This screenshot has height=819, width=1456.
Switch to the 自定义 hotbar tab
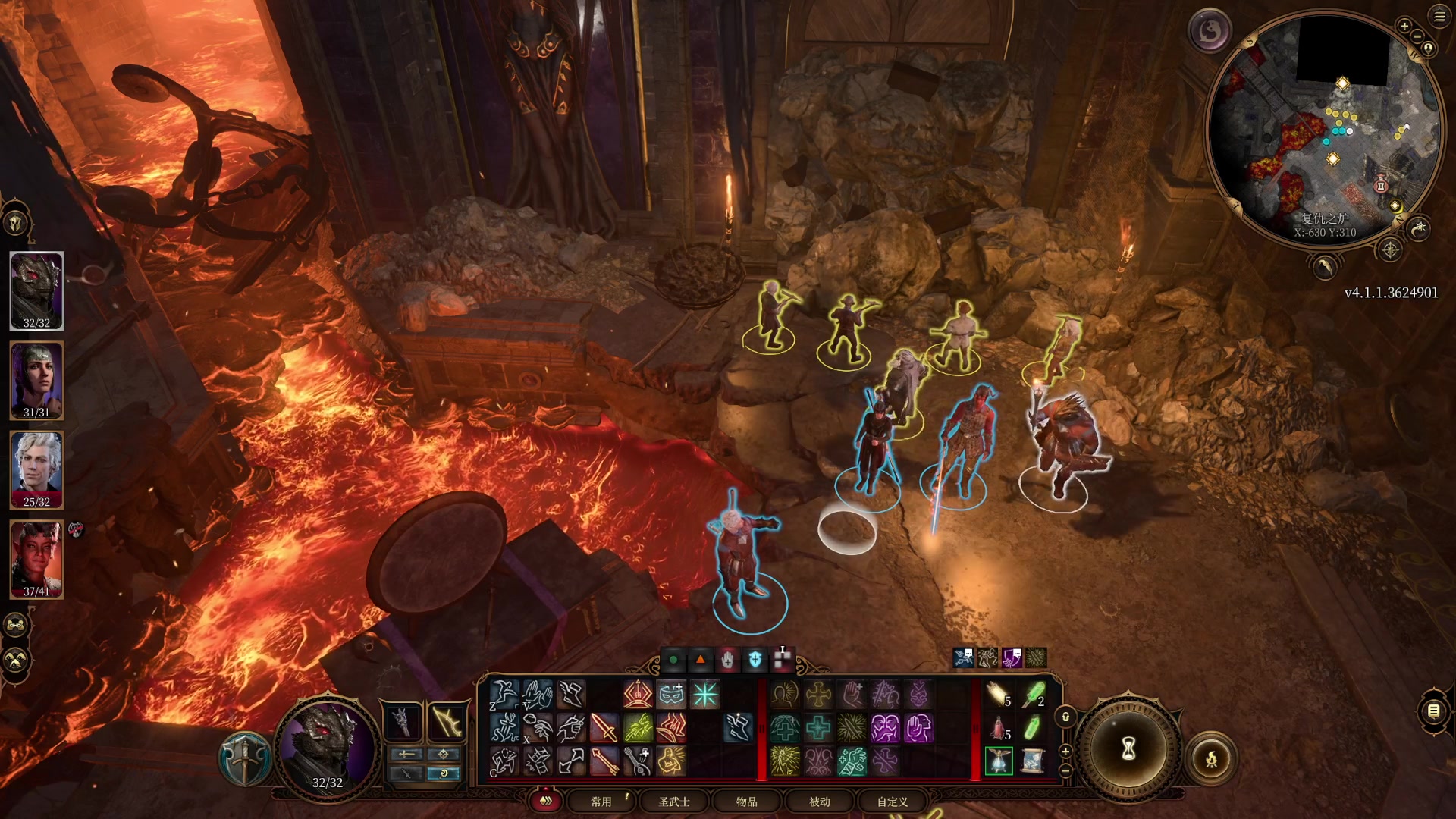click(x=893, y=802)
